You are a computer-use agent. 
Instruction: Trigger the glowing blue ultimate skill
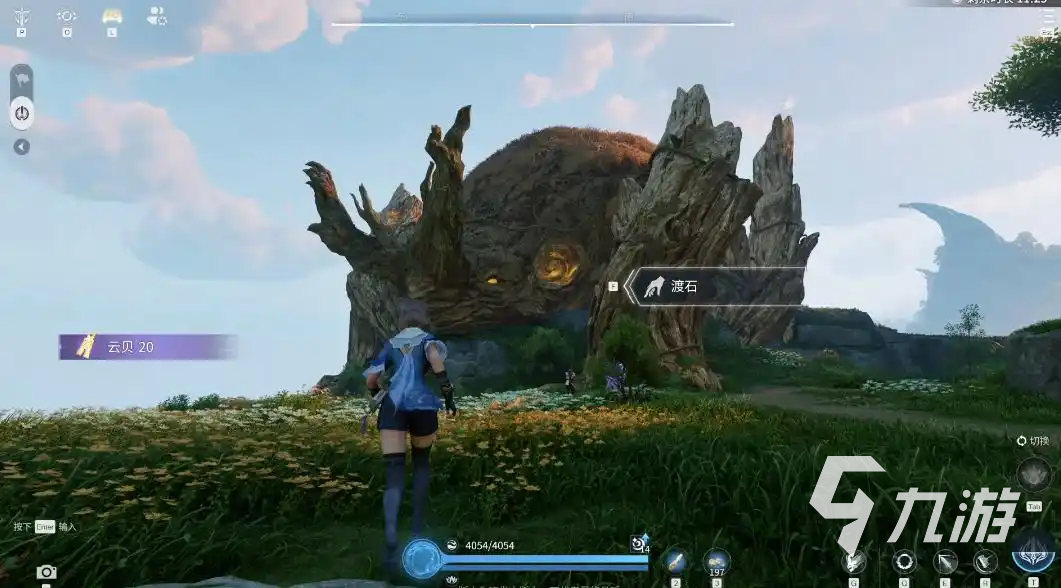click(1032, 553)
